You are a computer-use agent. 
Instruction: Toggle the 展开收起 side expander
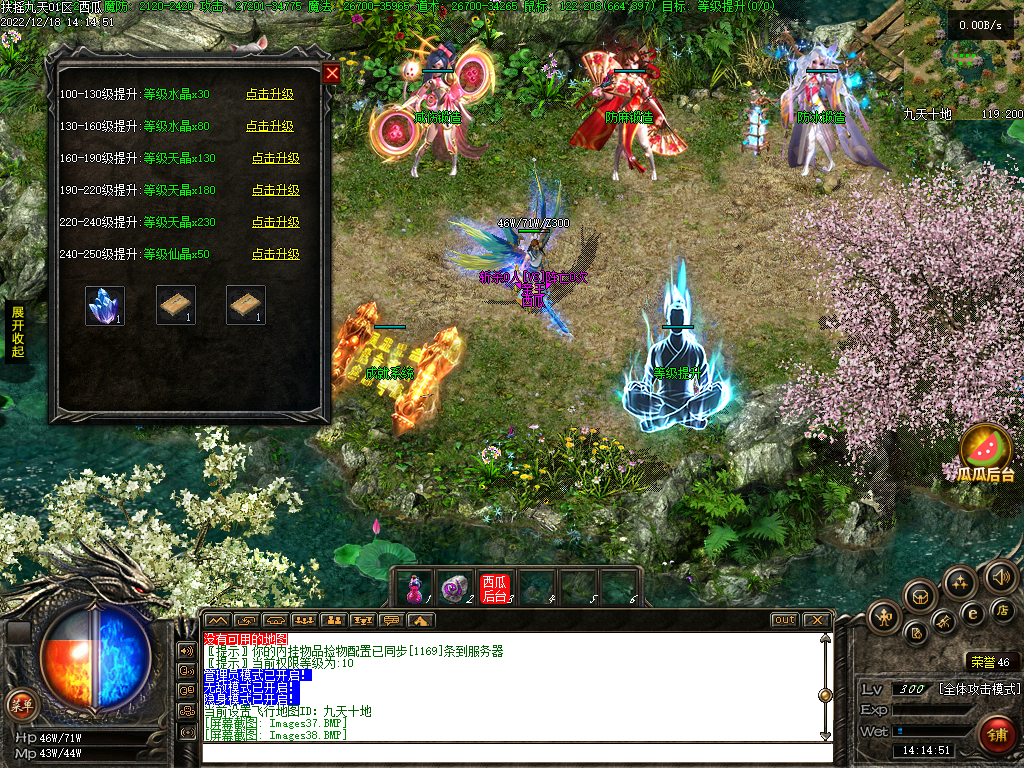tap(17, 331)
